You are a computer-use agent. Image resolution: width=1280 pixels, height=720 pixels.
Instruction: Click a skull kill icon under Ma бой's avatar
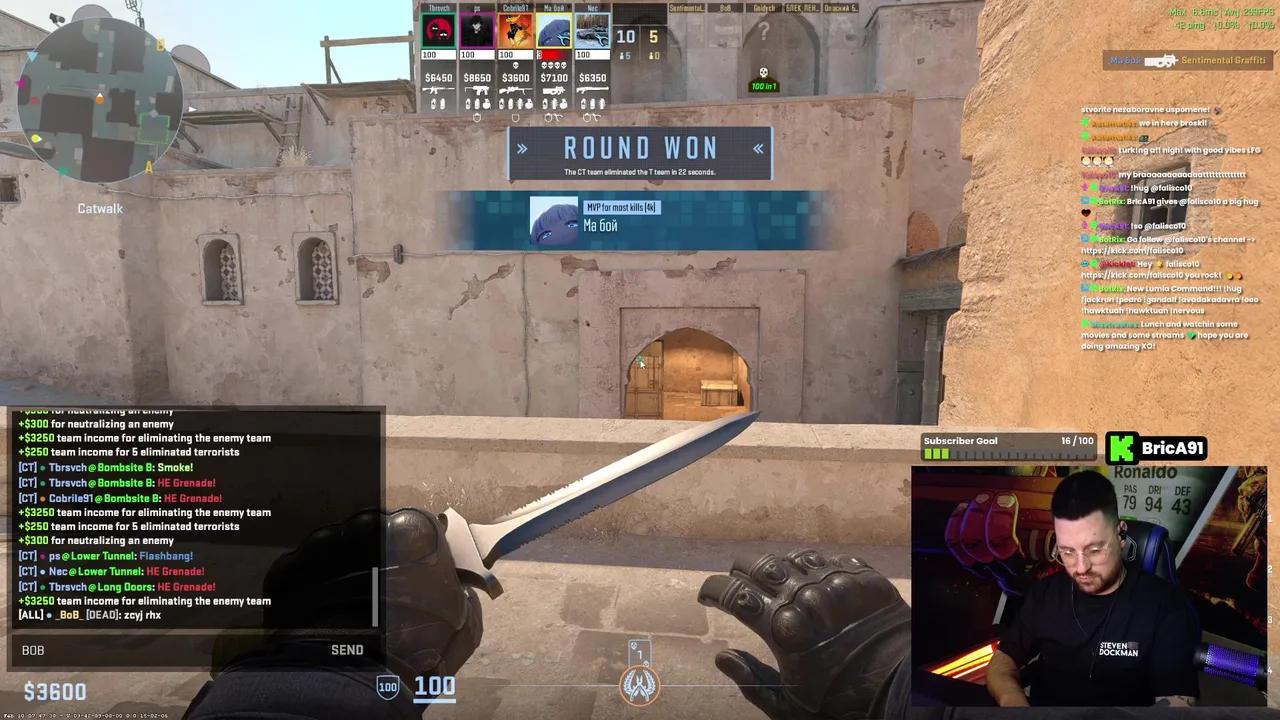(x=552, y=64)
